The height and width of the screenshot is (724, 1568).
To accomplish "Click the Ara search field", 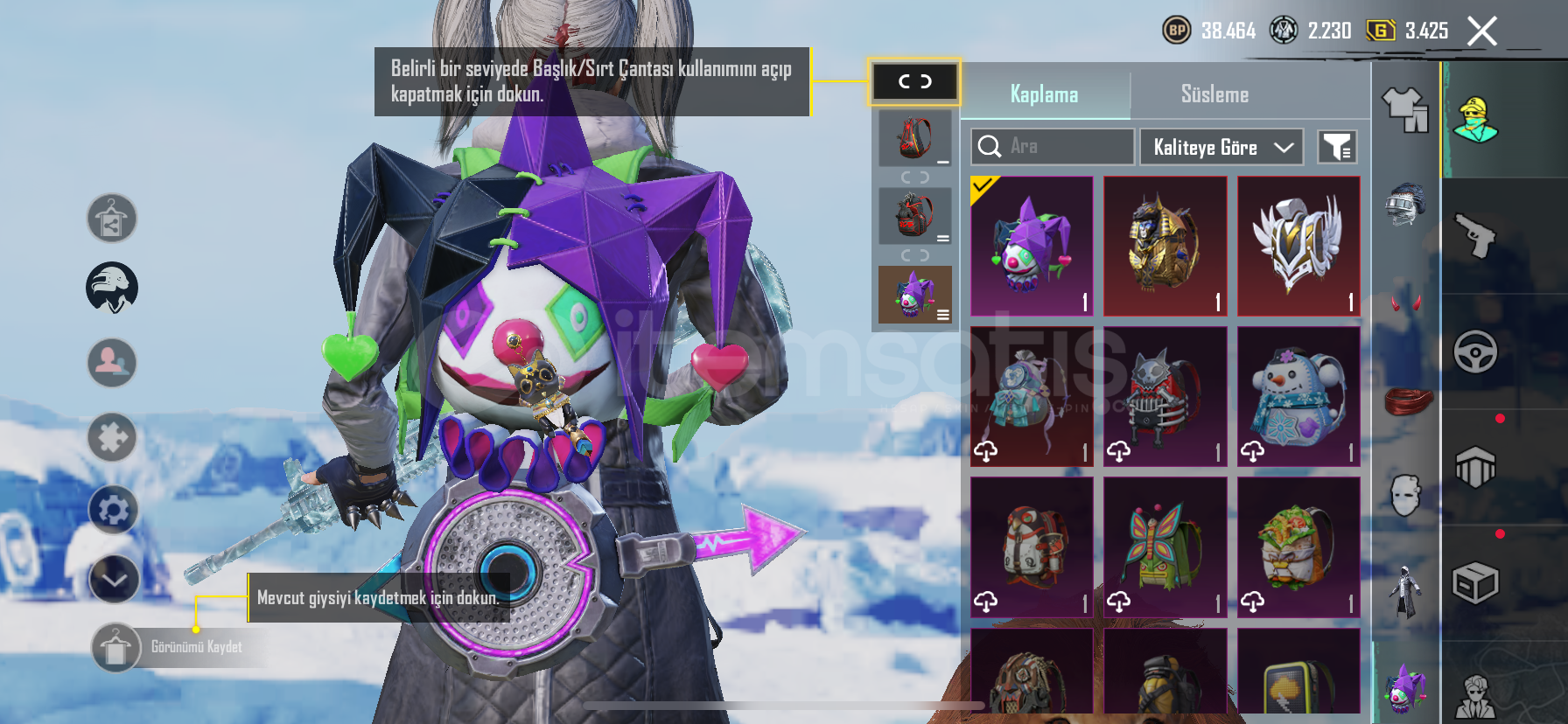I will click(x=1053, y=147).
